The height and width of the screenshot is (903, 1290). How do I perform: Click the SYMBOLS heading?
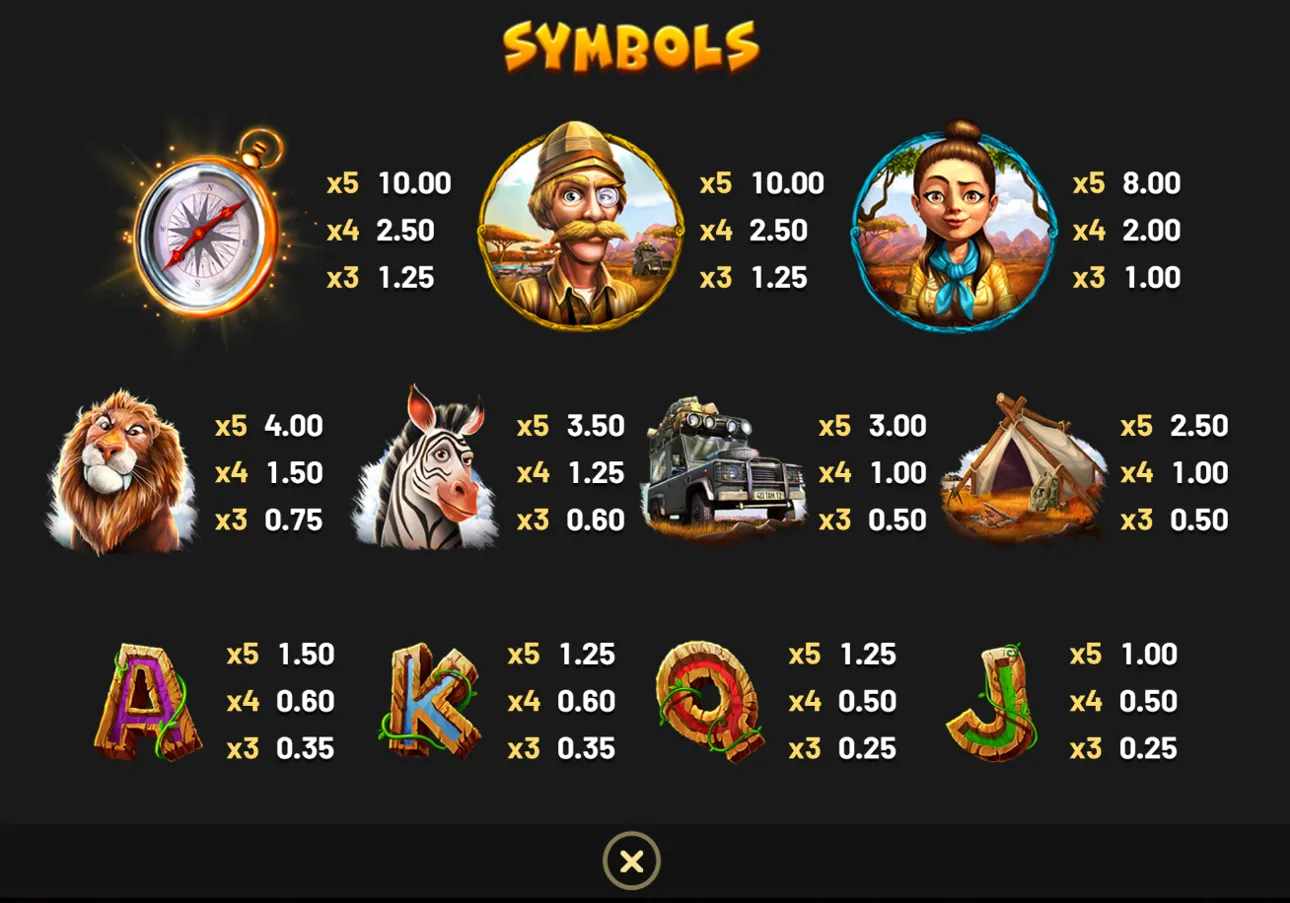(631, 45)
